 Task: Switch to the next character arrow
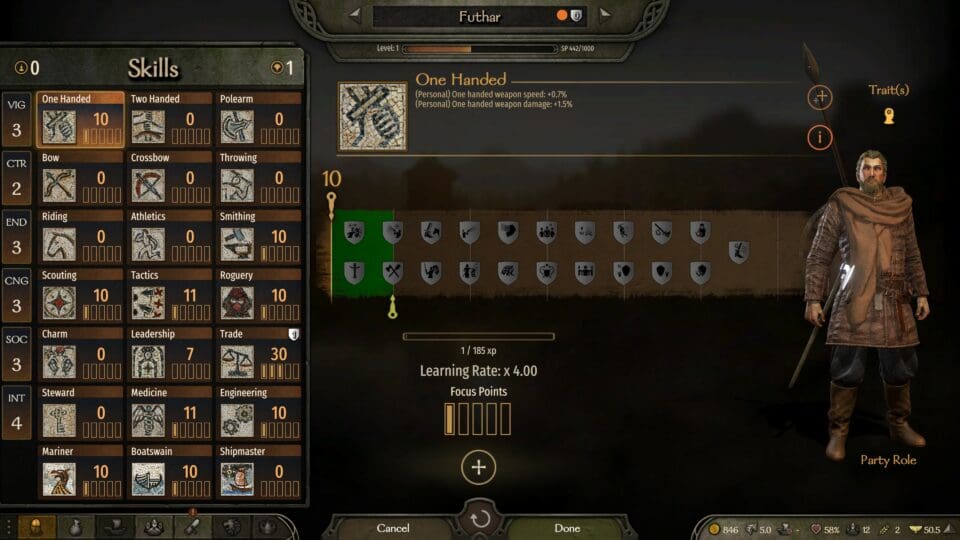pos(603,15)
